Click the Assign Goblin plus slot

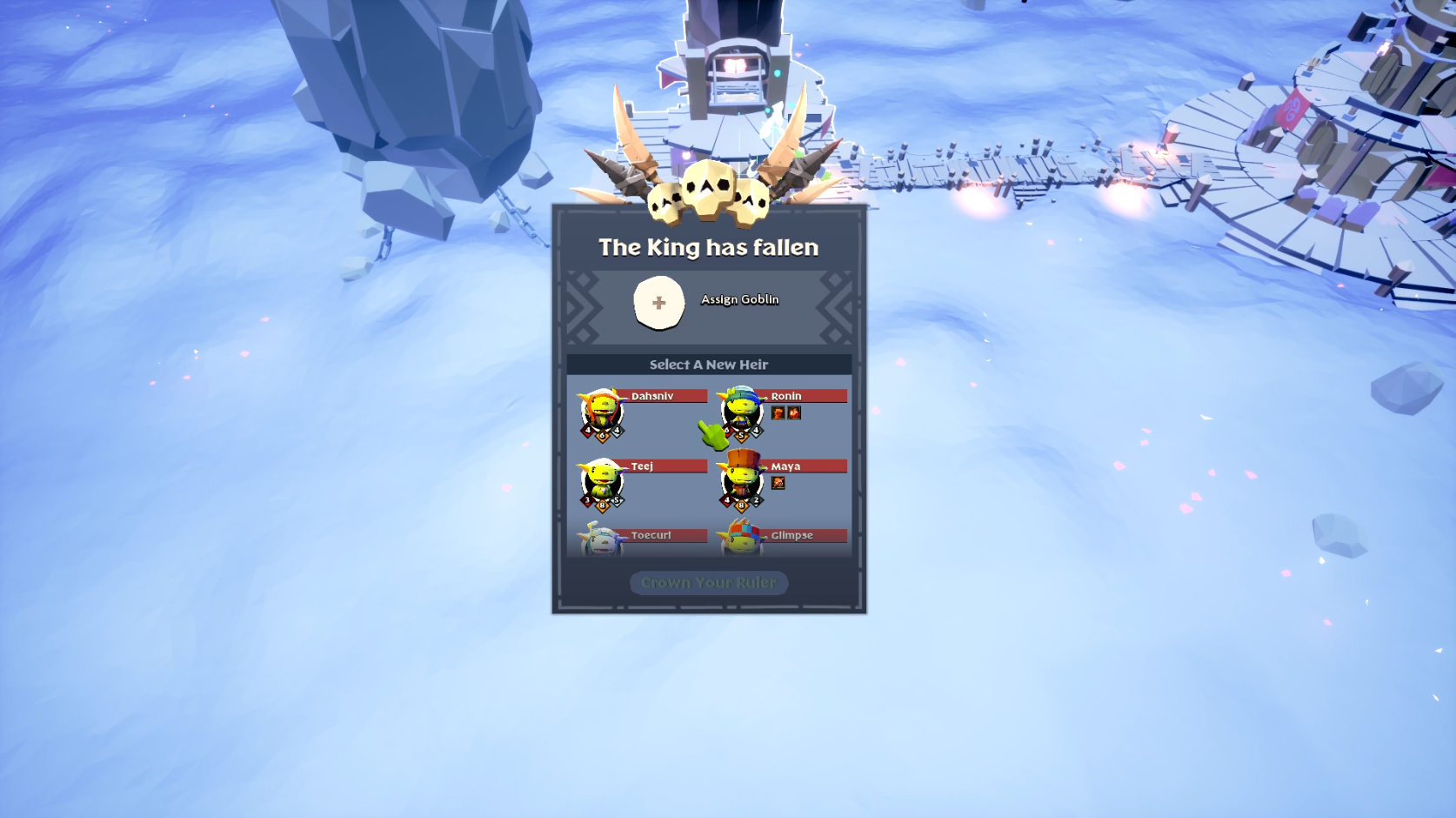tap(658, 303)
